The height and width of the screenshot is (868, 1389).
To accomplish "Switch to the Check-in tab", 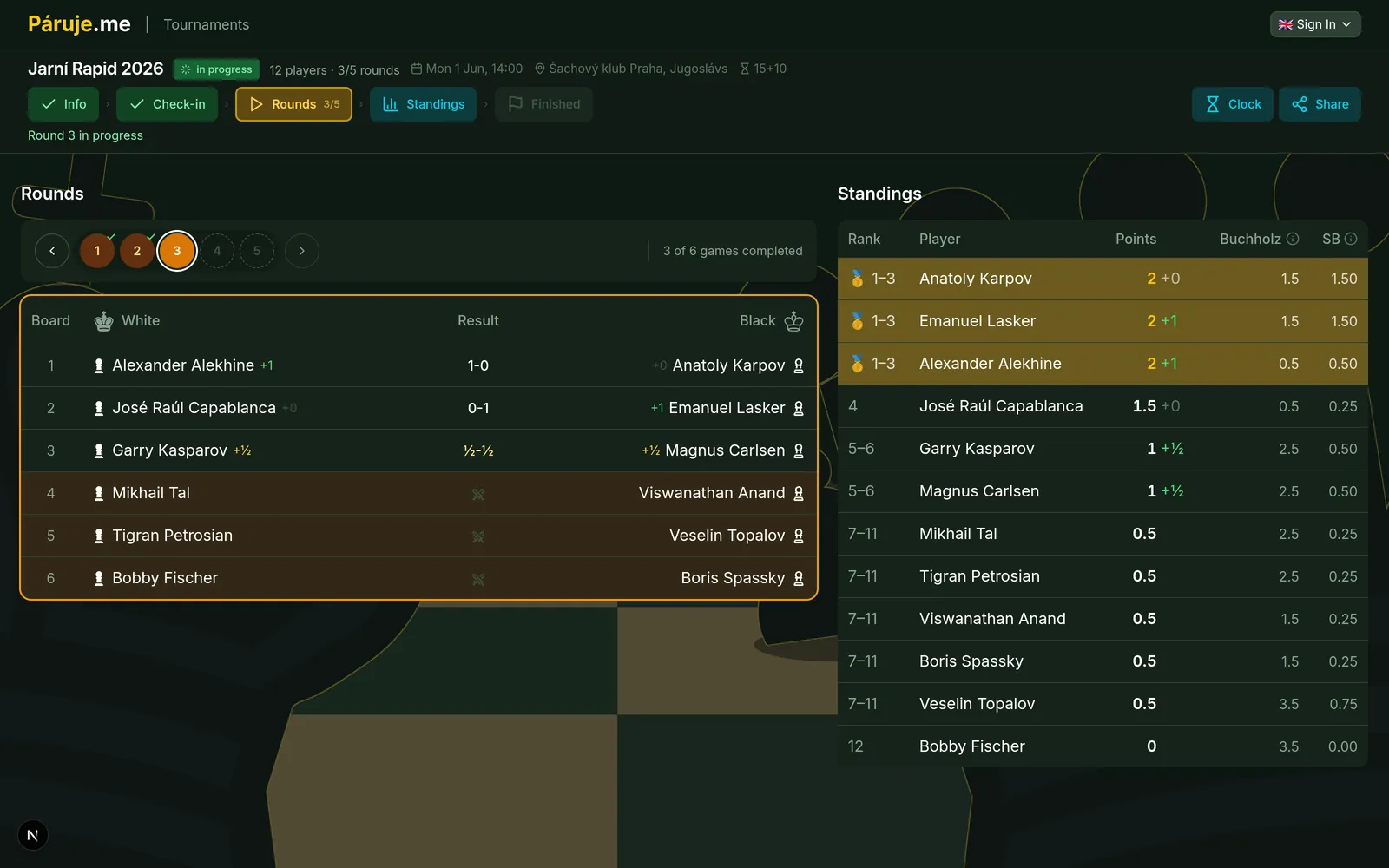I will [167, 104].
